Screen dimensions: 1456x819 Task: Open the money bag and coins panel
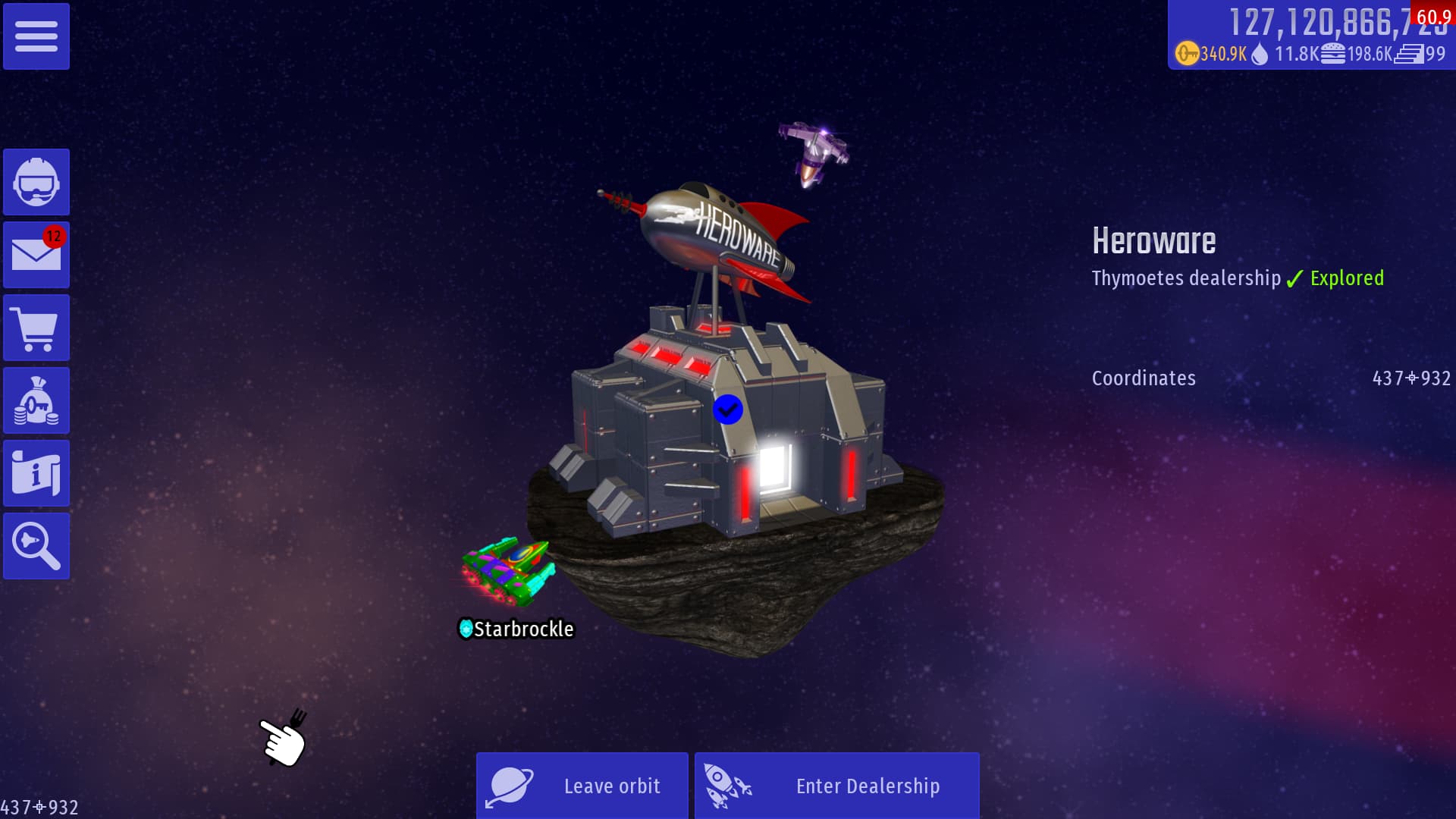point(36,400)
